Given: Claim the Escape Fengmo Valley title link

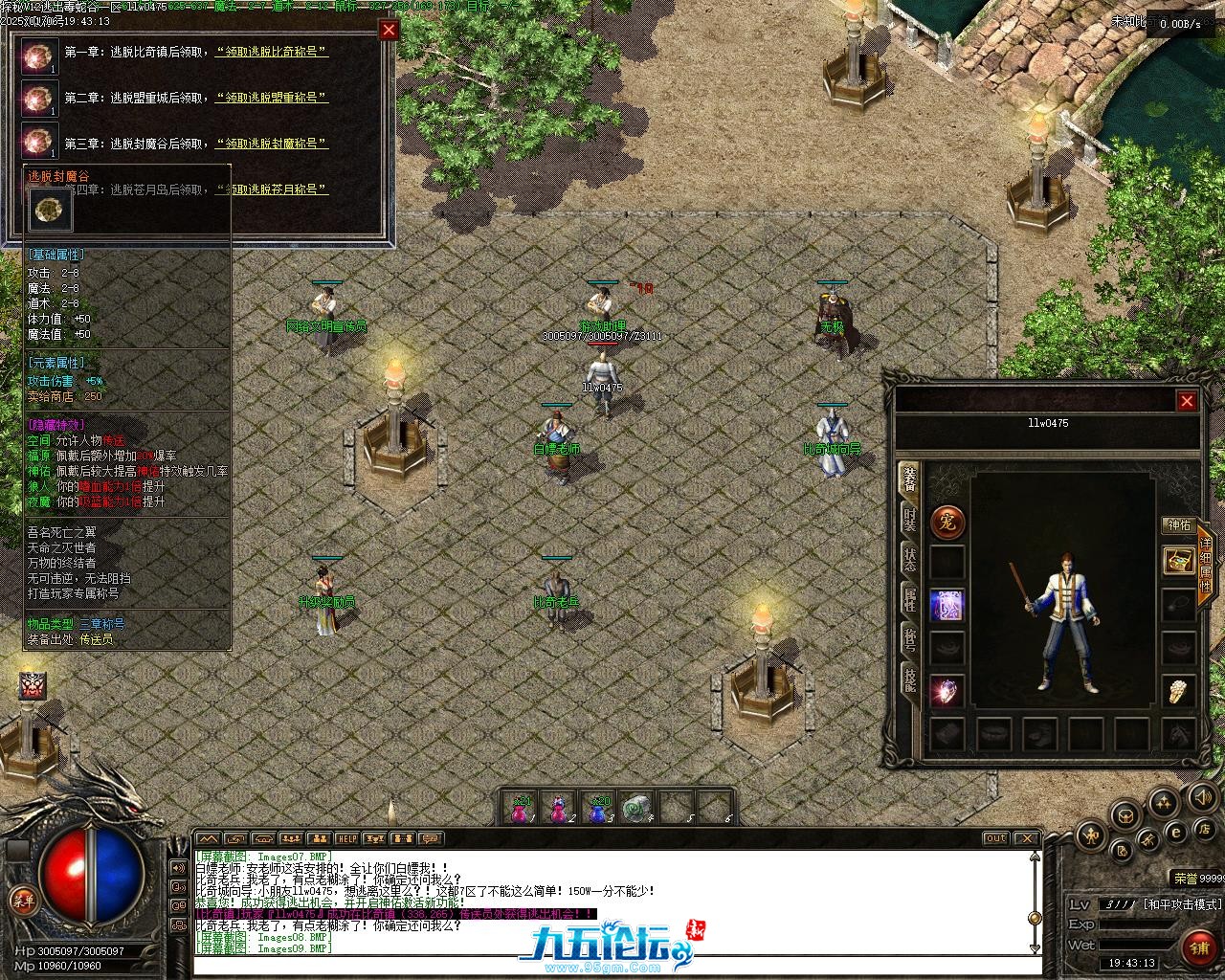Looking at the screenshot, I should tap(272, 144).
